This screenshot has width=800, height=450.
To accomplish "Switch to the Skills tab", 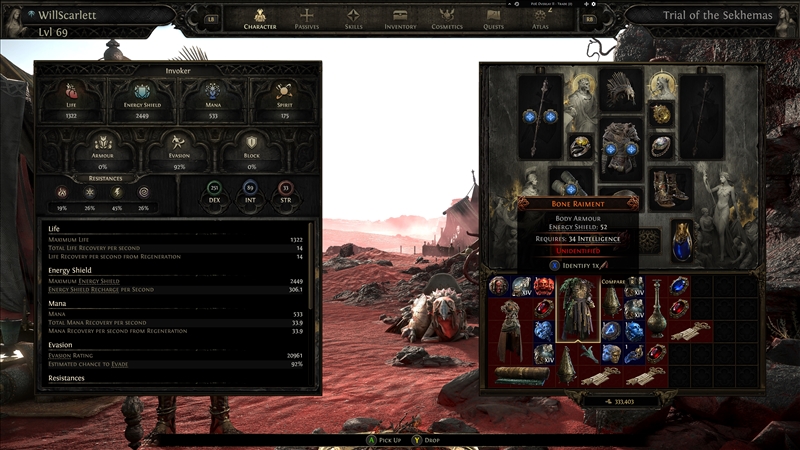I will point(353,19).
